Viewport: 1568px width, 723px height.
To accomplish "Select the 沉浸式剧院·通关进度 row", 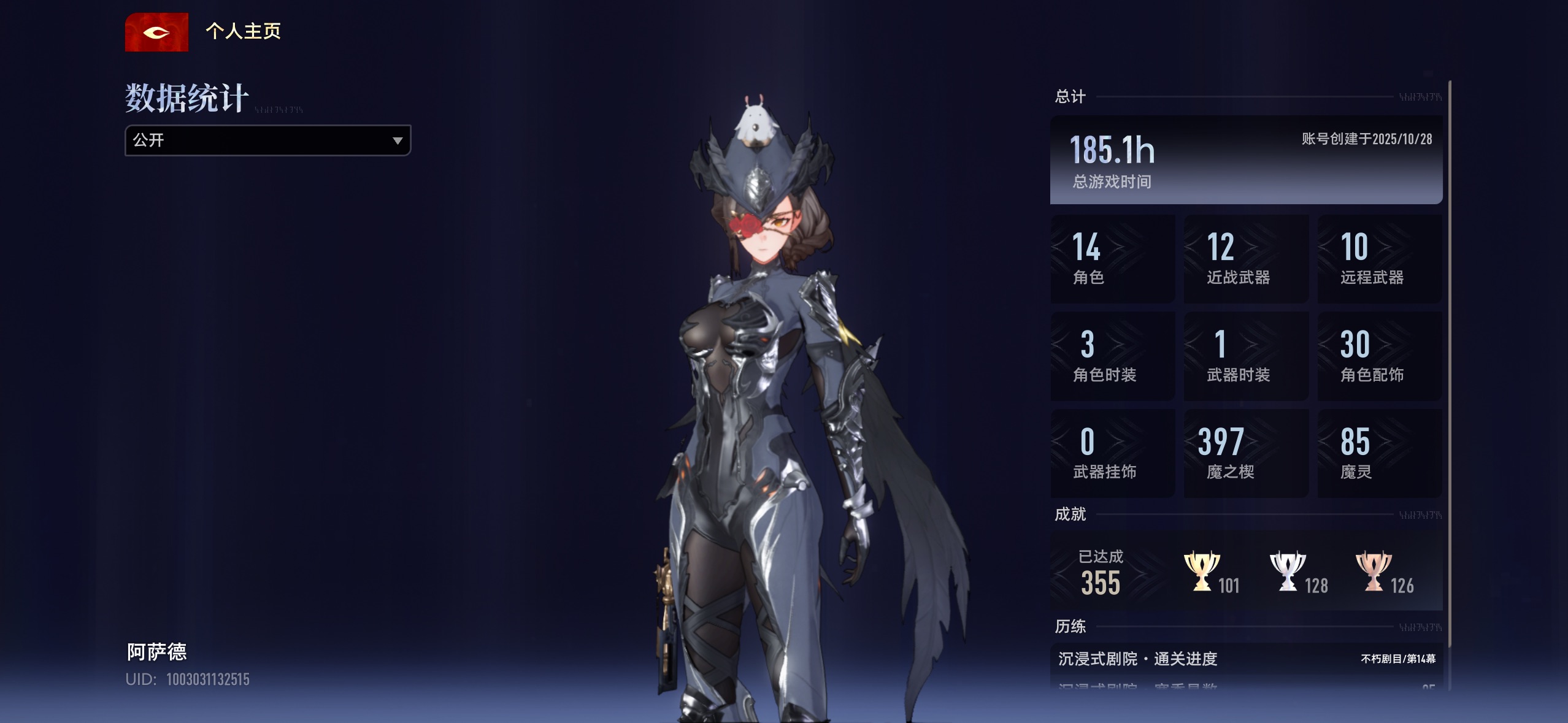I will [1246, 659].
